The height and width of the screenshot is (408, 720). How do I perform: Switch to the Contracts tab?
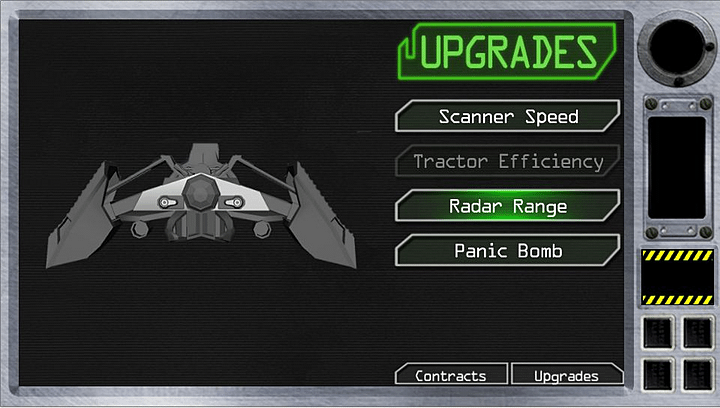(x=450, y=376)
